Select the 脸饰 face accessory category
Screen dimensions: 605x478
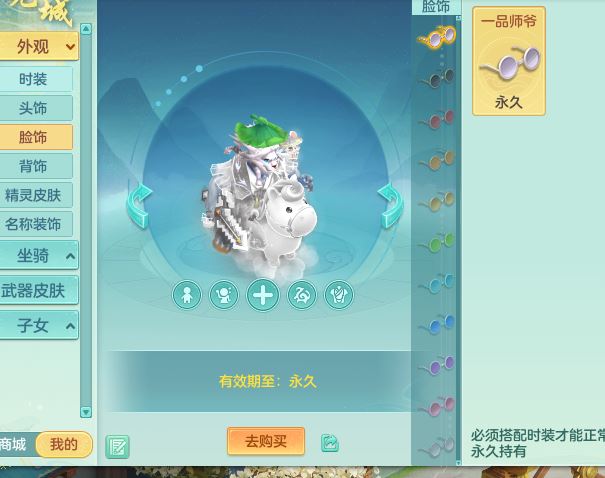[x=33, y=137]
